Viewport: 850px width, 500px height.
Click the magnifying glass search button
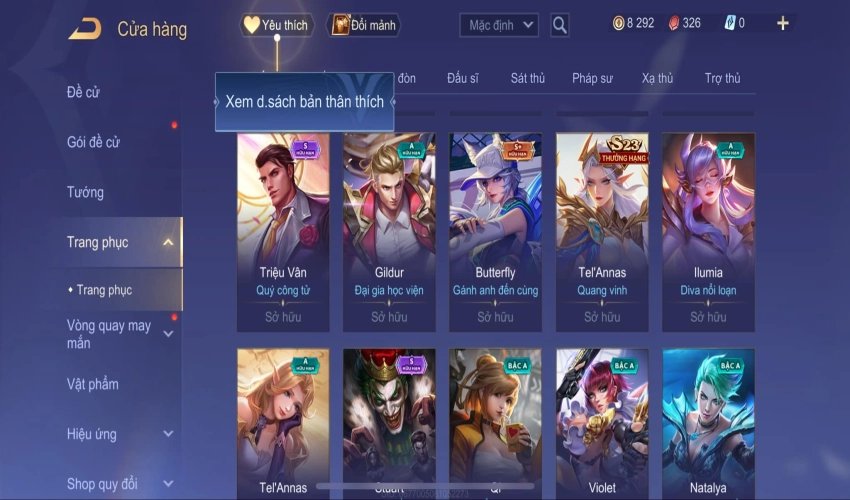[560, 25]
